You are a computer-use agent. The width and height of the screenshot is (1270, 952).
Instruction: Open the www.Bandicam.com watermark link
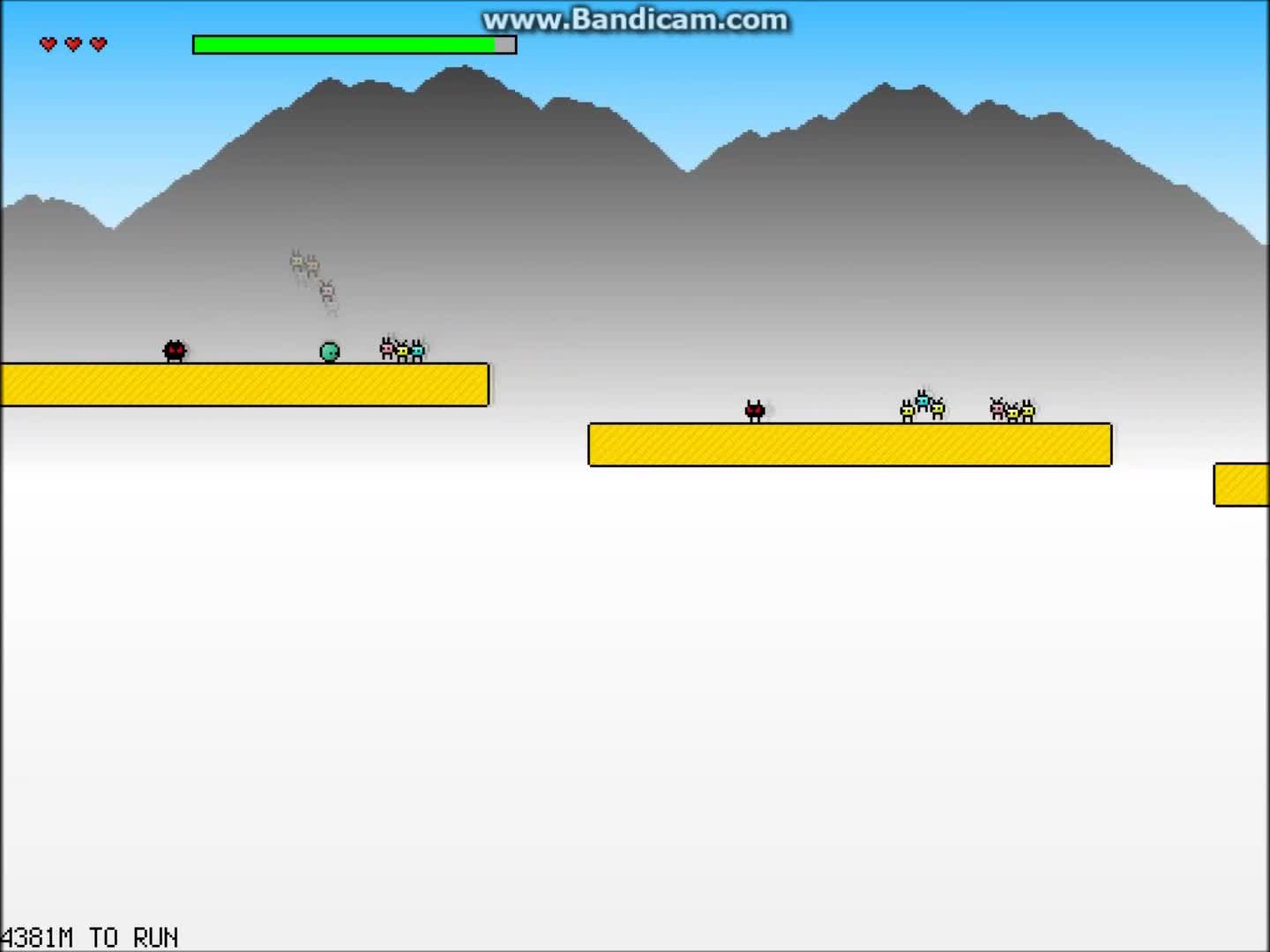[x=633, y=19]
